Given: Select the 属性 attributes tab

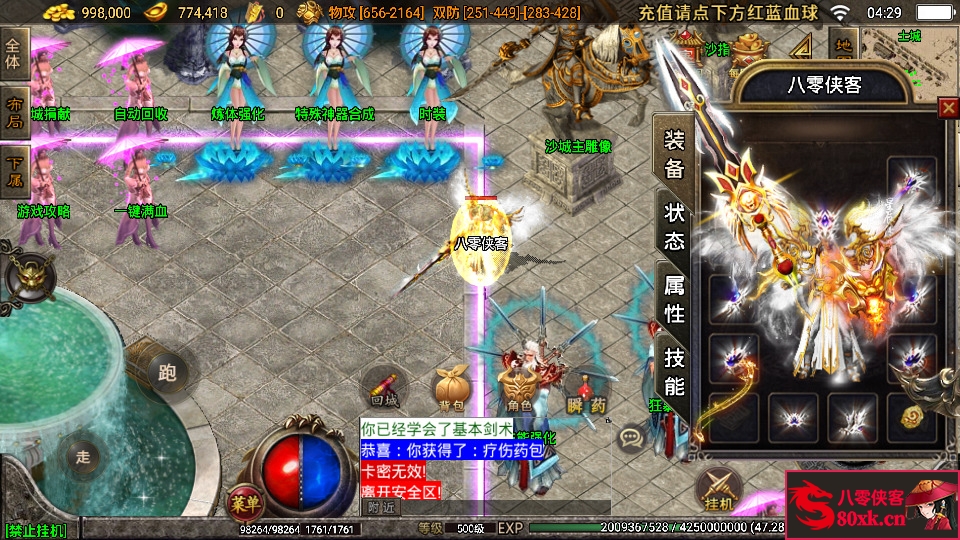Looking at the screenshot, I should pyautogui.click(x=674, y=299).
